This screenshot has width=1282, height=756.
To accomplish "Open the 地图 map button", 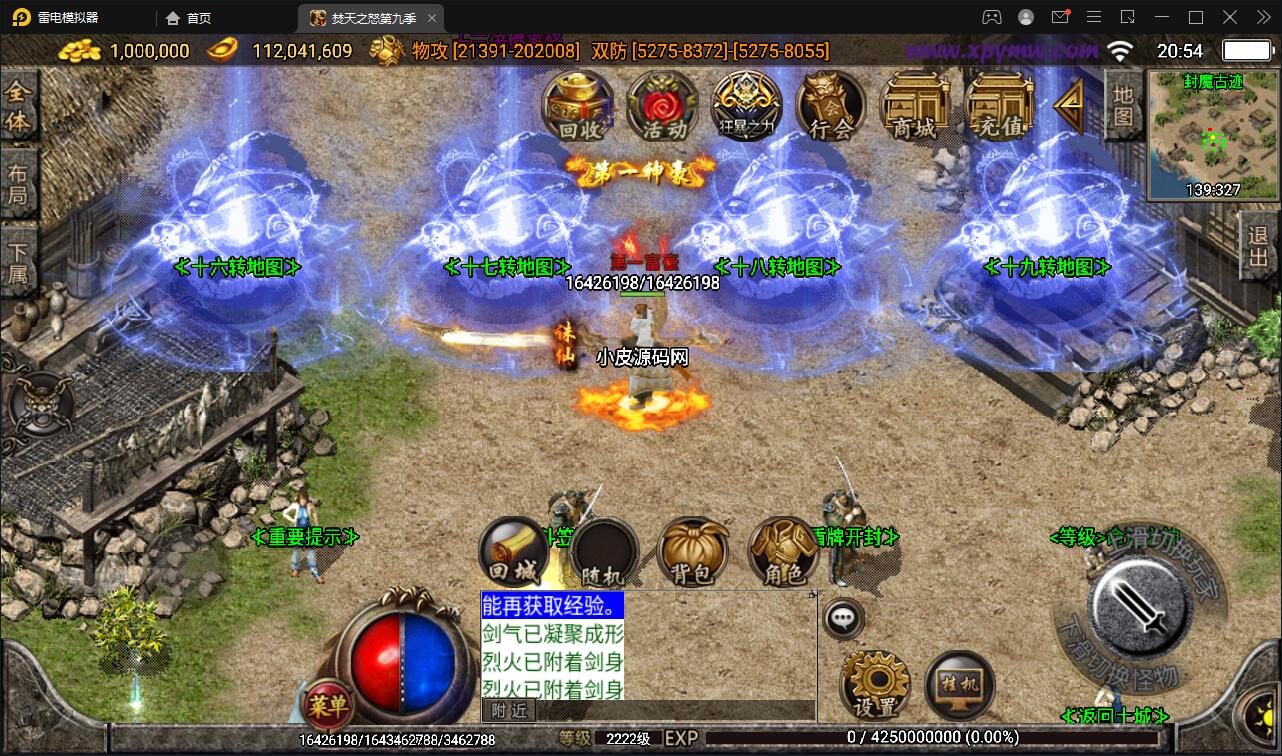I will [1123, 106].
